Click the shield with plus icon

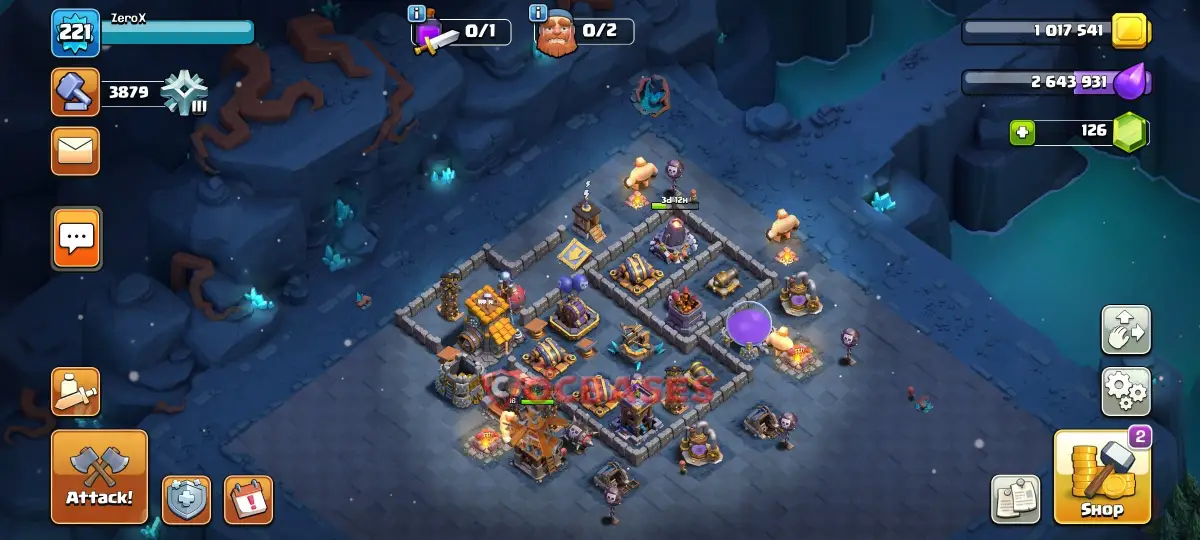coord(187,499)
